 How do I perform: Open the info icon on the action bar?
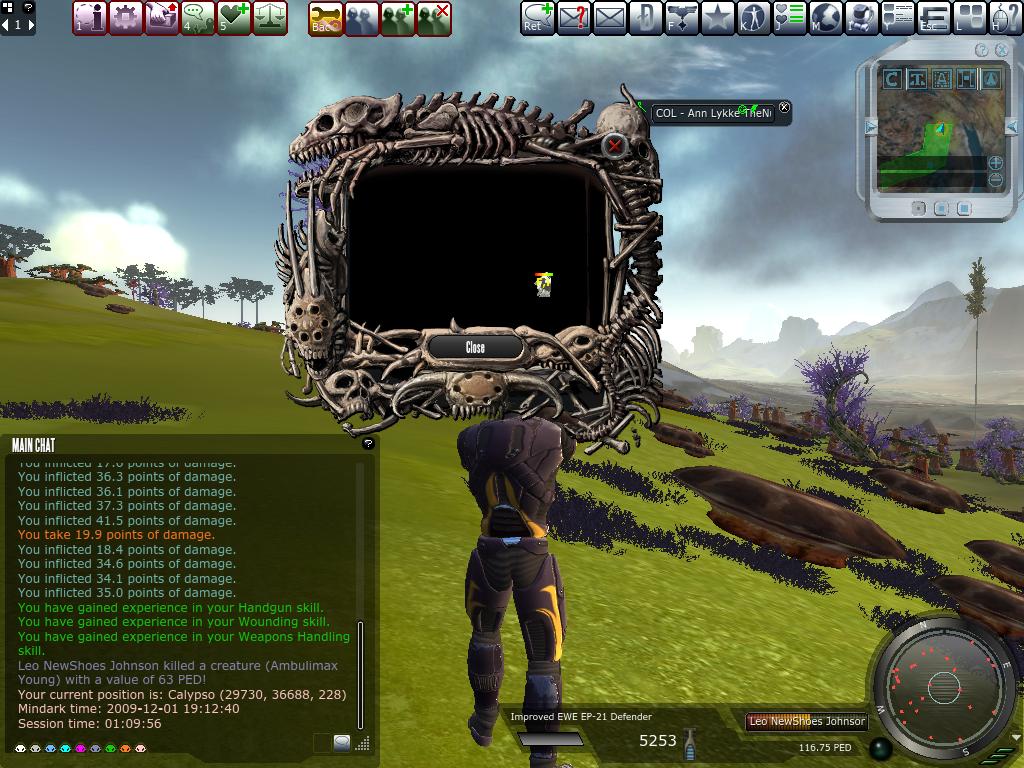pyautogui.click(x=89, y=17)
